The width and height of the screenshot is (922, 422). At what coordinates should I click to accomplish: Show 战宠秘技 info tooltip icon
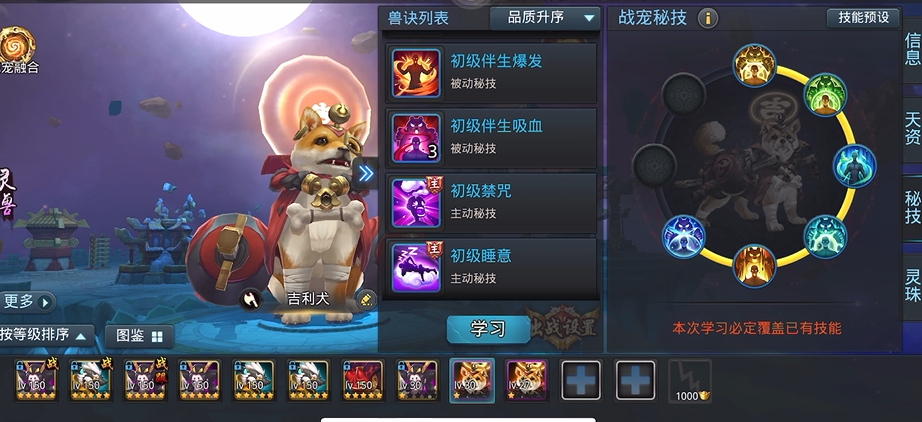point(708,18)
